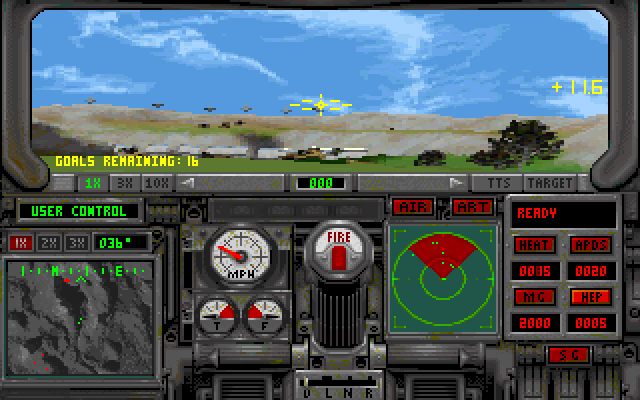This screenshot has height=400, width=640.
Task: Select HEAT ammunition
Action: pyautogui.click(x=535, y=245)
